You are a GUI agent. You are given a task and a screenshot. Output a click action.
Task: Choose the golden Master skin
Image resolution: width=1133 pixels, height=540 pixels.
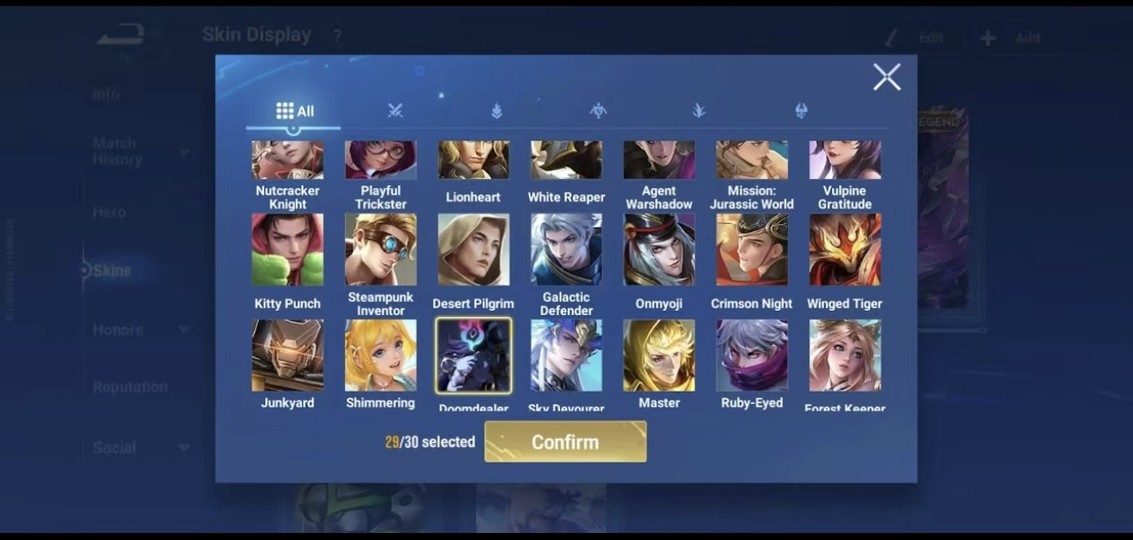pyautogui.click(x=659, y=356)
